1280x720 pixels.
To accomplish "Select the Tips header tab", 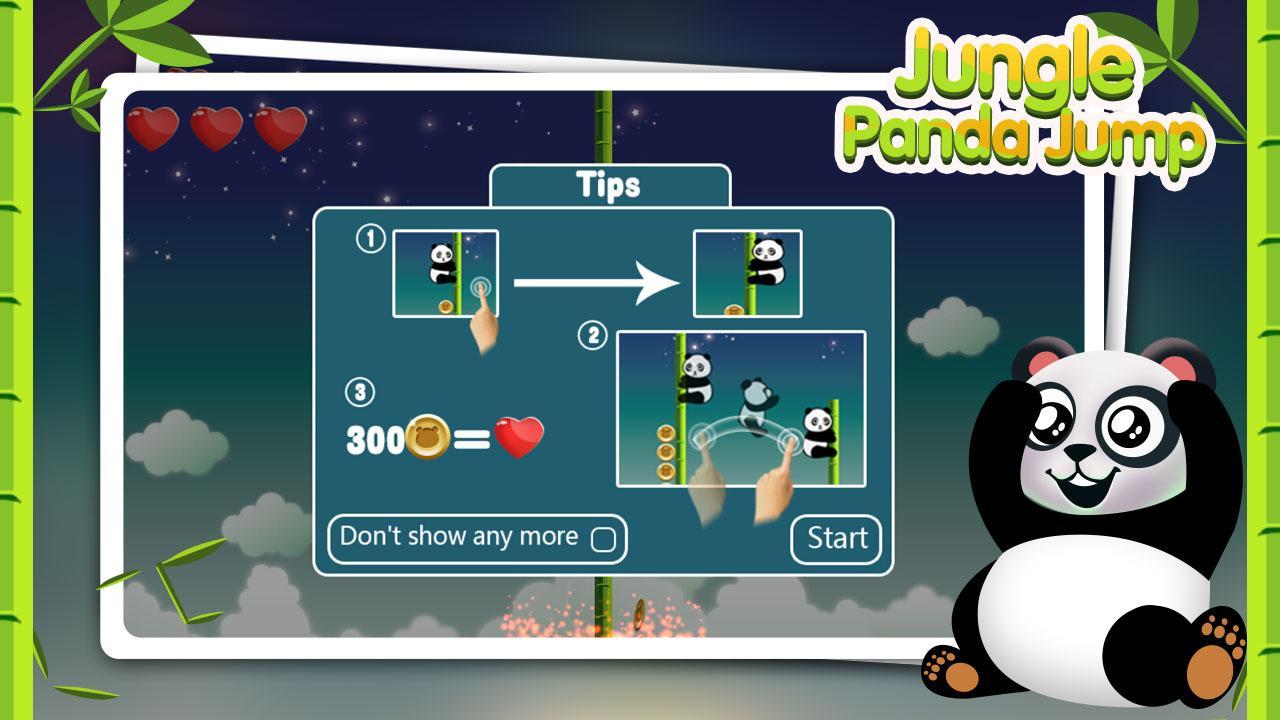I will pos(609,184).
